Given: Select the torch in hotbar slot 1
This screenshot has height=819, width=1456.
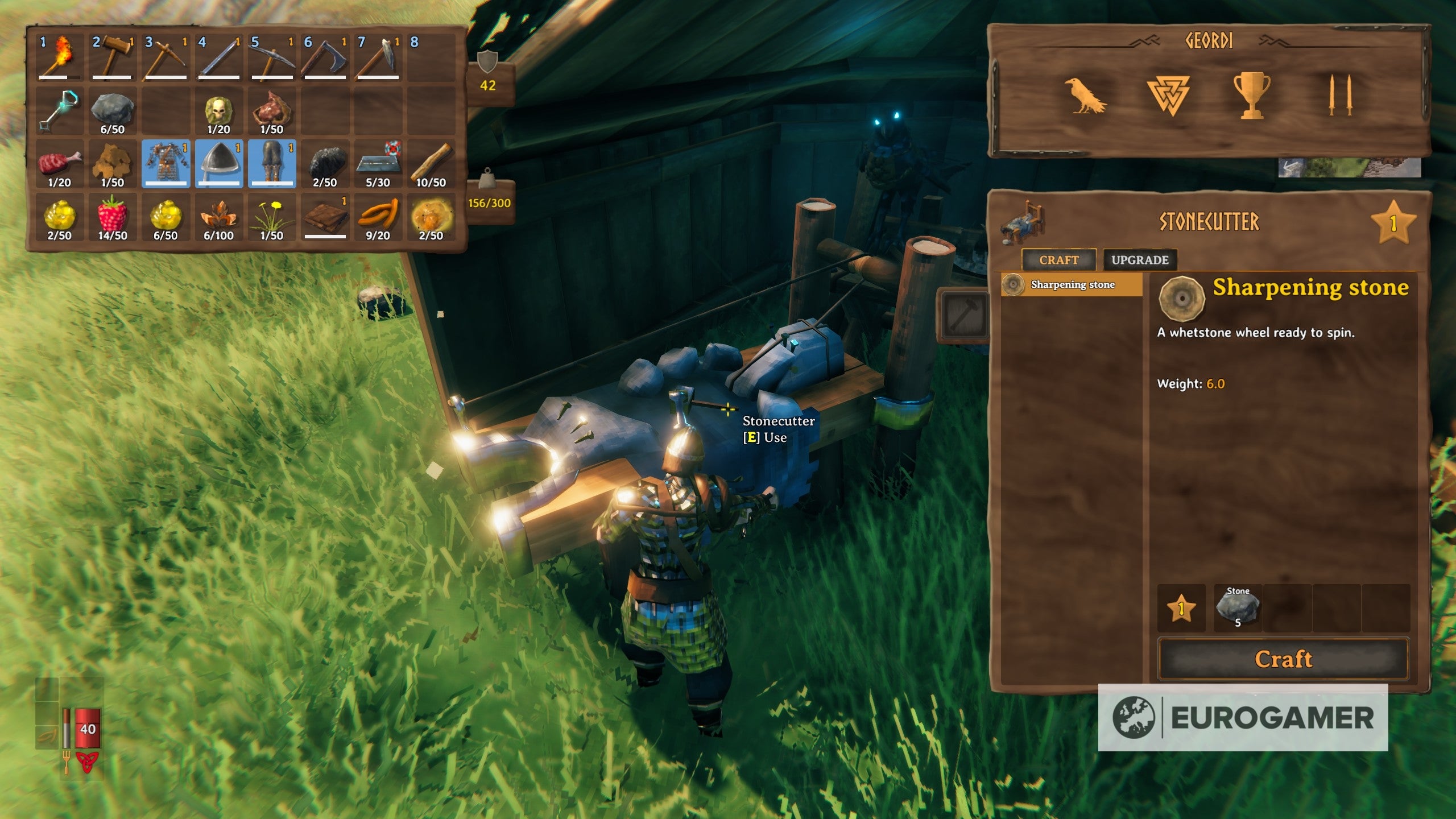Looking at the screenshot, I should (59, 57).
